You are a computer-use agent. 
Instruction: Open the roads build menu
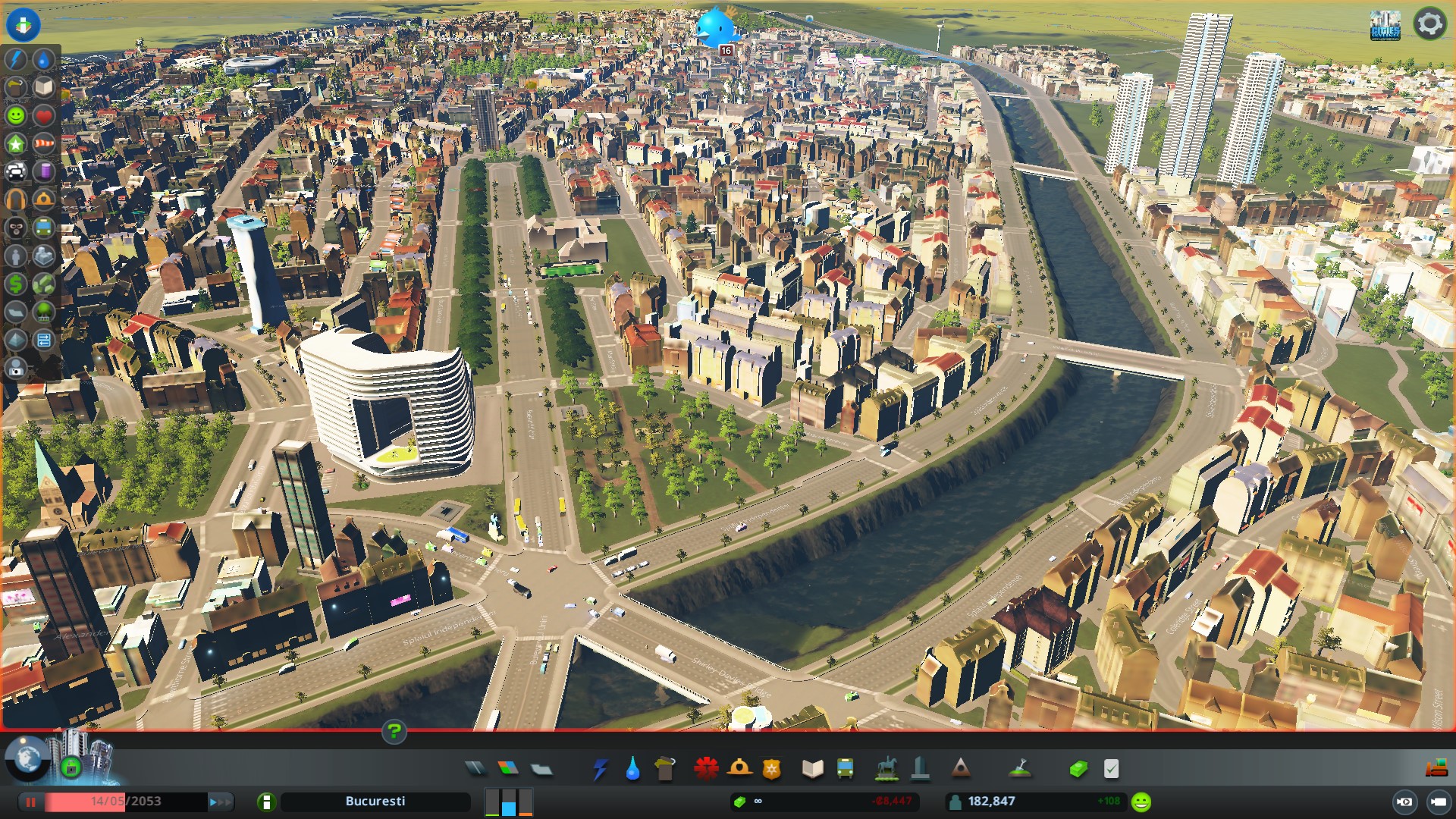coord(475,769)
